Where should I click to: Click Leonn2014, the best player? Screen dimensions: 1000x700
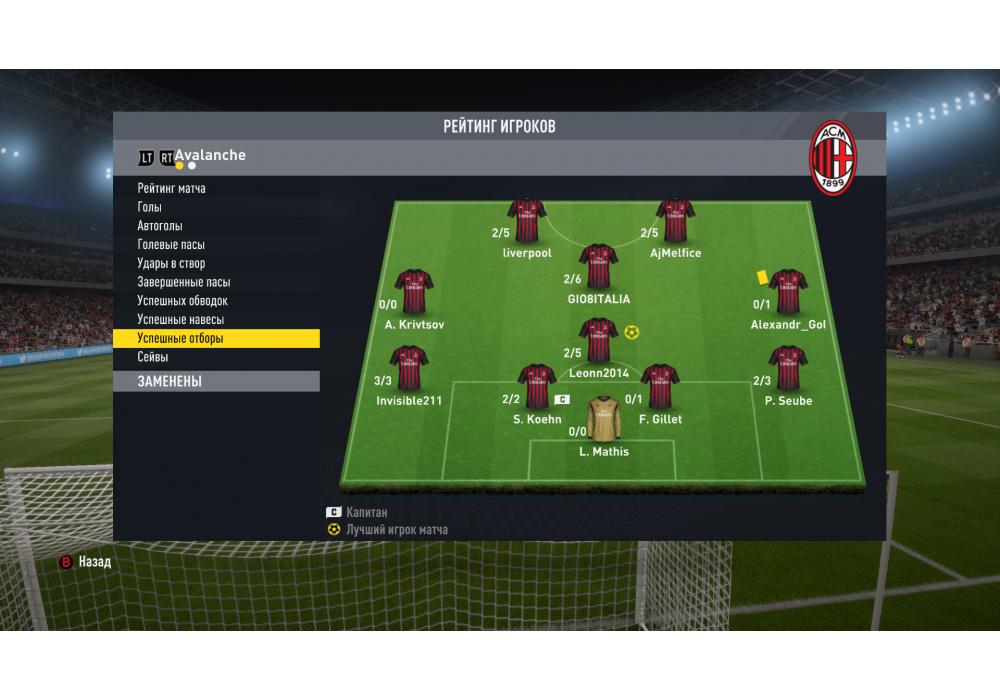pos(598,340)
